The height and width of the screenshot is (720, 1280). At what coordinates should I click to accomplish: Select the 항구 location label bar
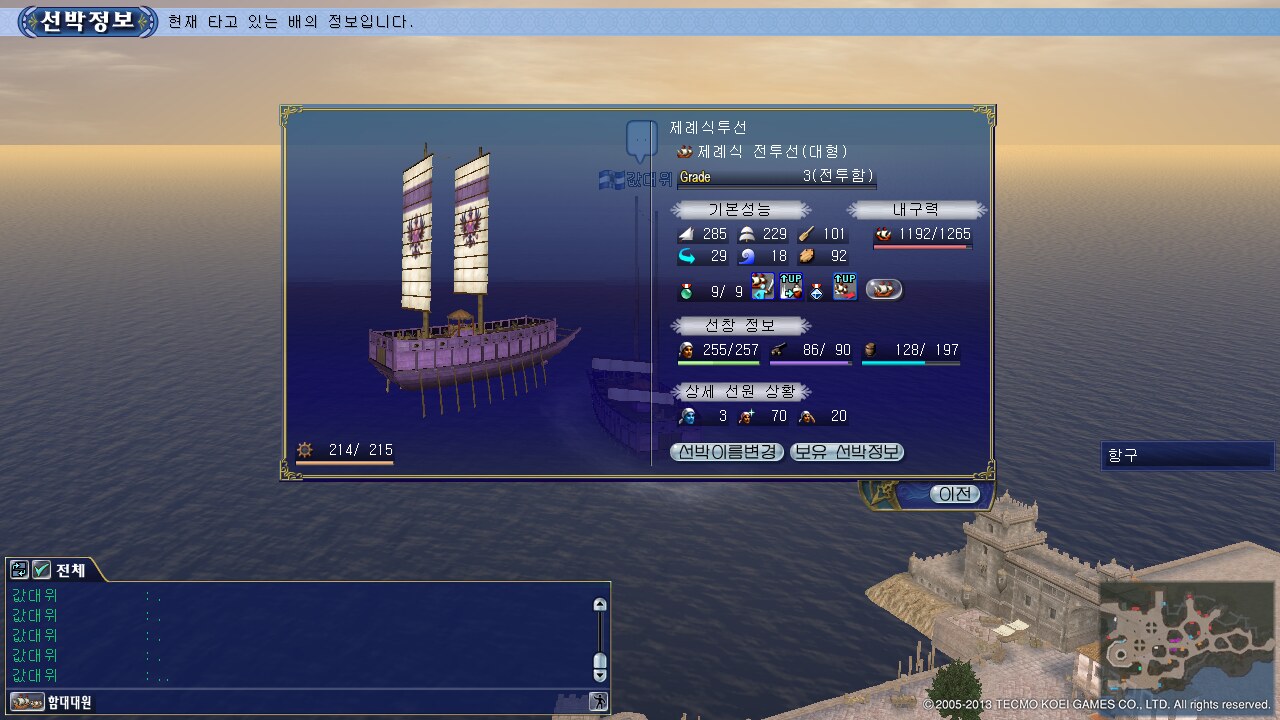pyautogui.click(x=1187, y=456)
